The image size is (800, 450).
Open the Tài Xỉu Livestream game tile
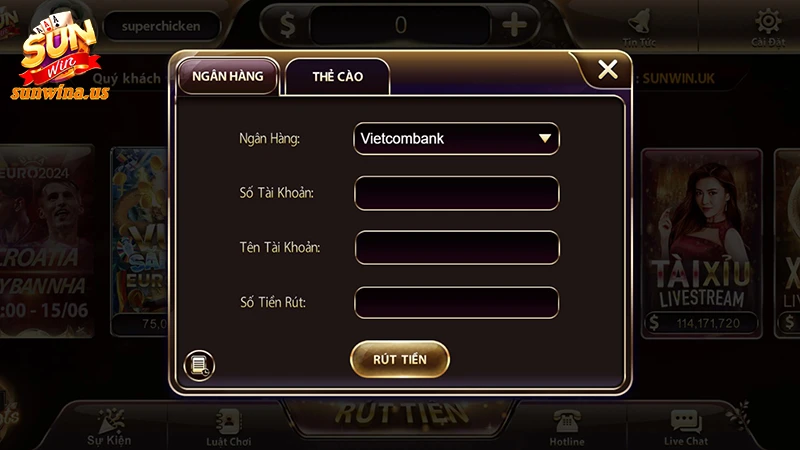click(x=700, y=240)
